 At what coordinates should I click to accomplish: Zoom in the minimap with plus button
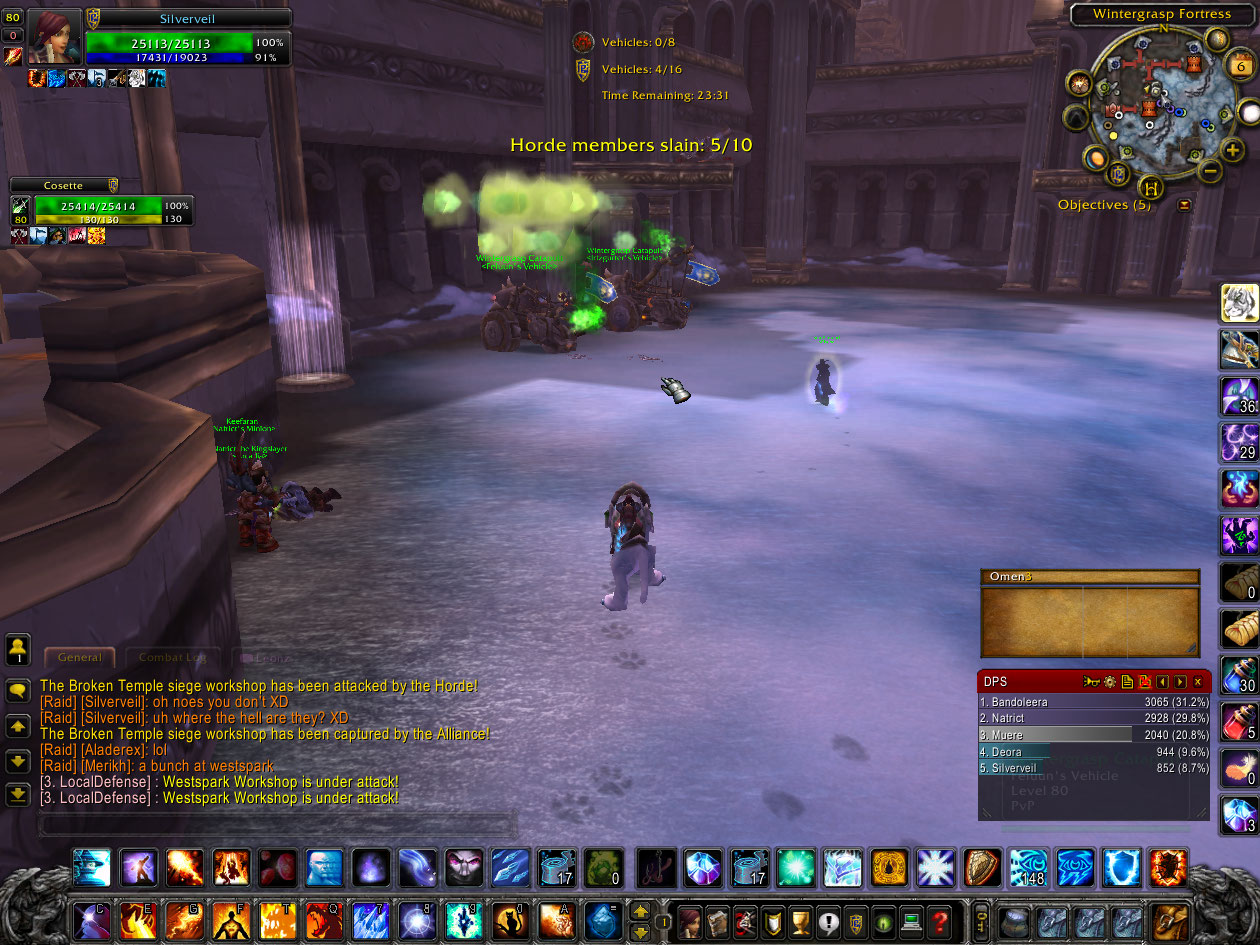pyautogui.click(x=1233, y=150)
